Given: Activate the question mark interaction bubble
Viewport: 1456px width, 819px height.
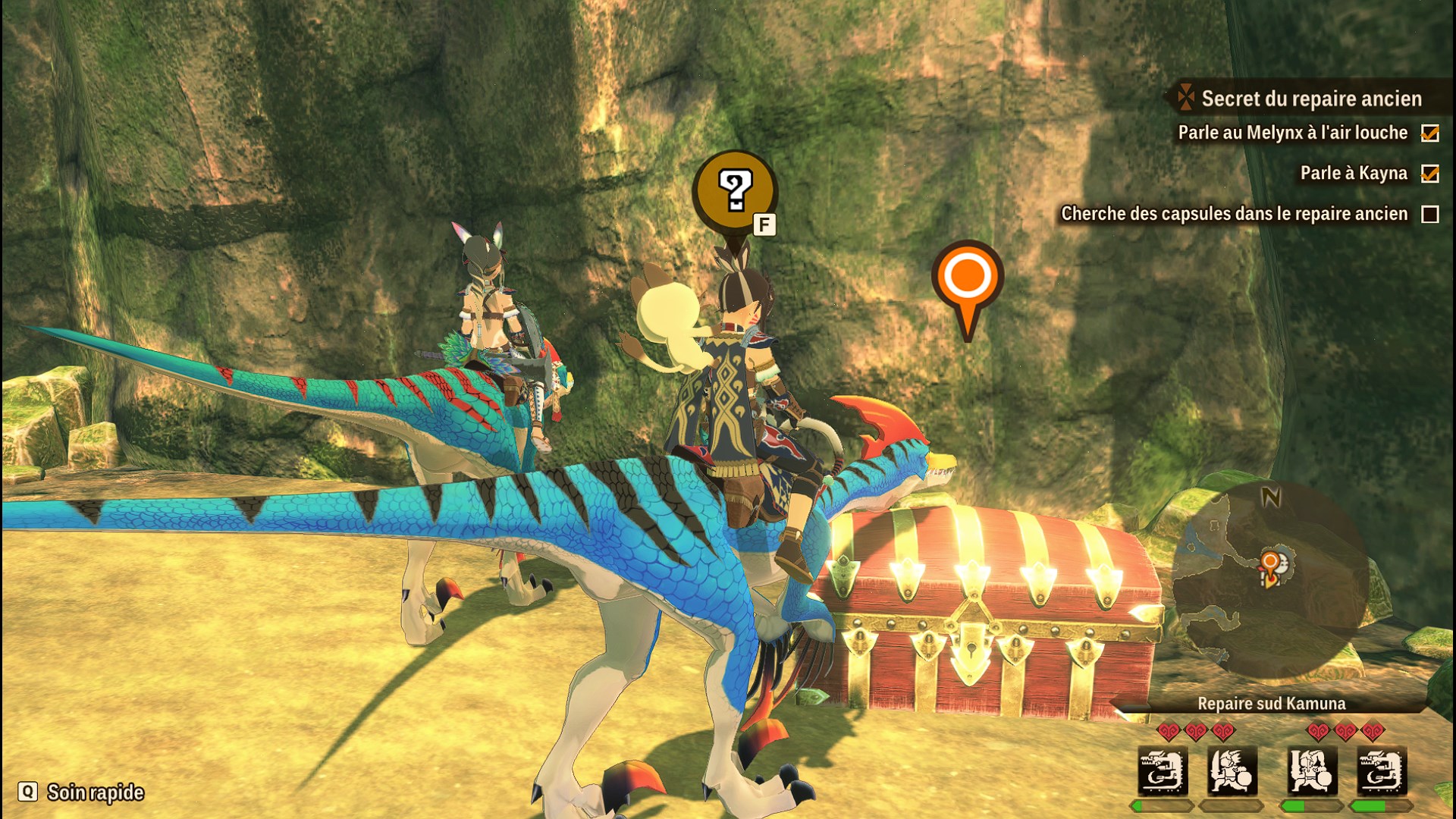Looking at the screenshot, I should pos(734,191).
